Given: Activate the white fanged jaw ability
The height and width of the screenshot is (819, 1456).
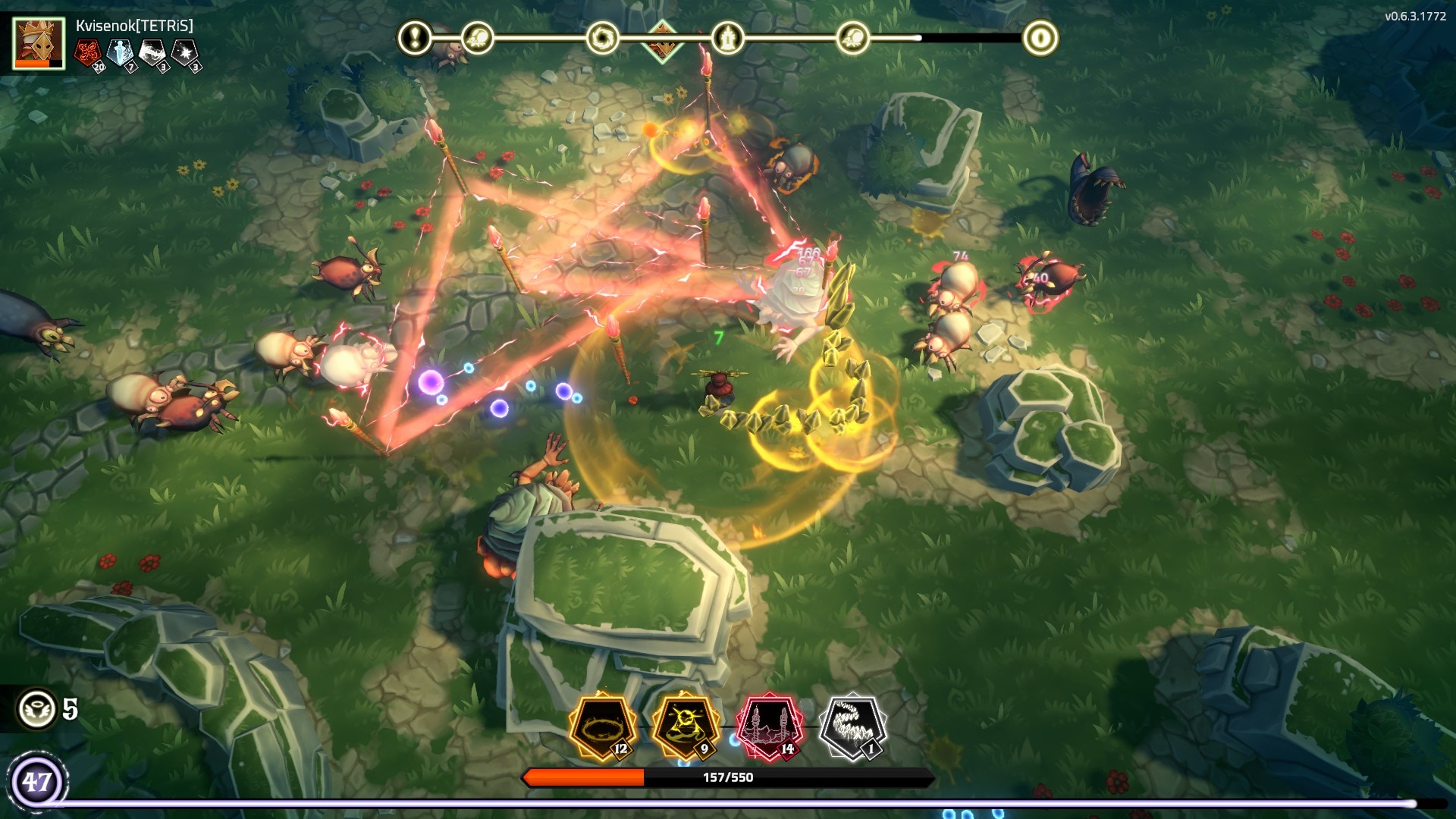Looking at the screenshot, I should pyautogui.click(x=853, y=726).
